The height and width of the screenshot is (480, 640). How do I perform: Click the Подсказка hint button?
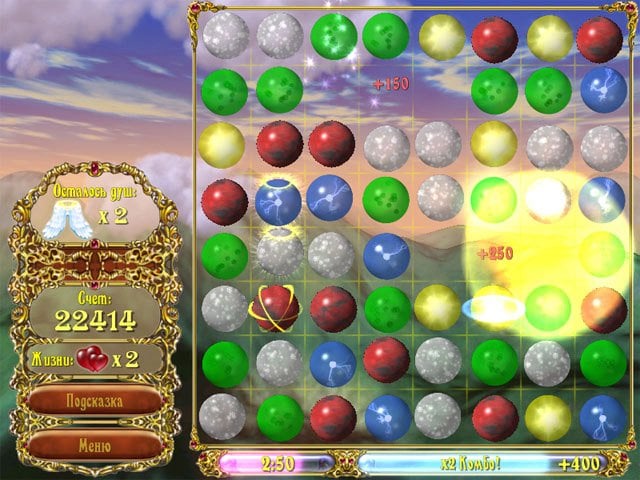pos(95,401)
